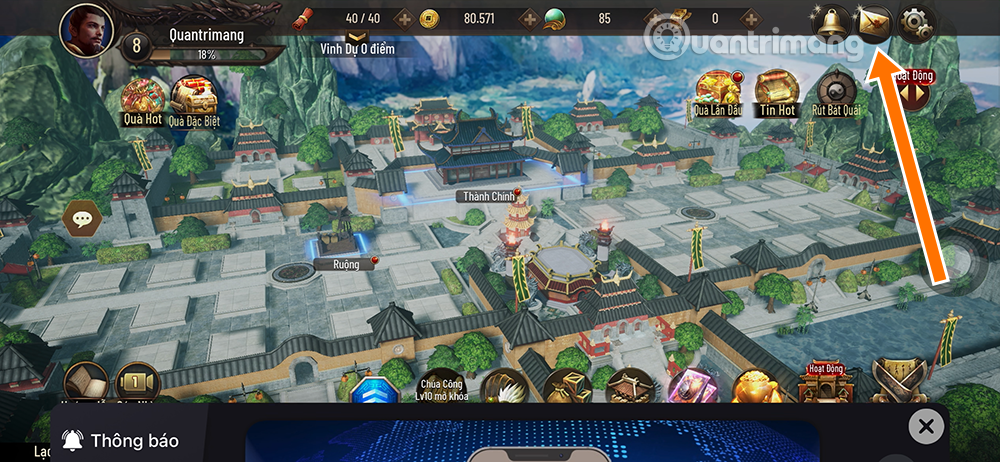This screenshot has width=1000, height=462.
Task: Open the Quà Hot gift icon
Action: click(x=143, y=98)
